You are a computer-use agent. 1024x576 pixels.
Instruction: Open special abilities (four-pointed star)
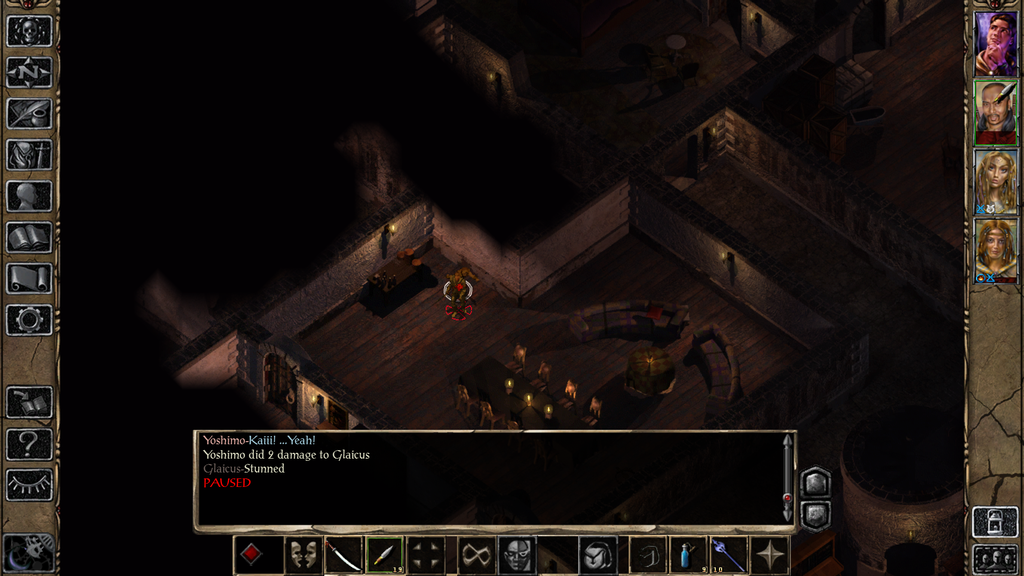770,555
